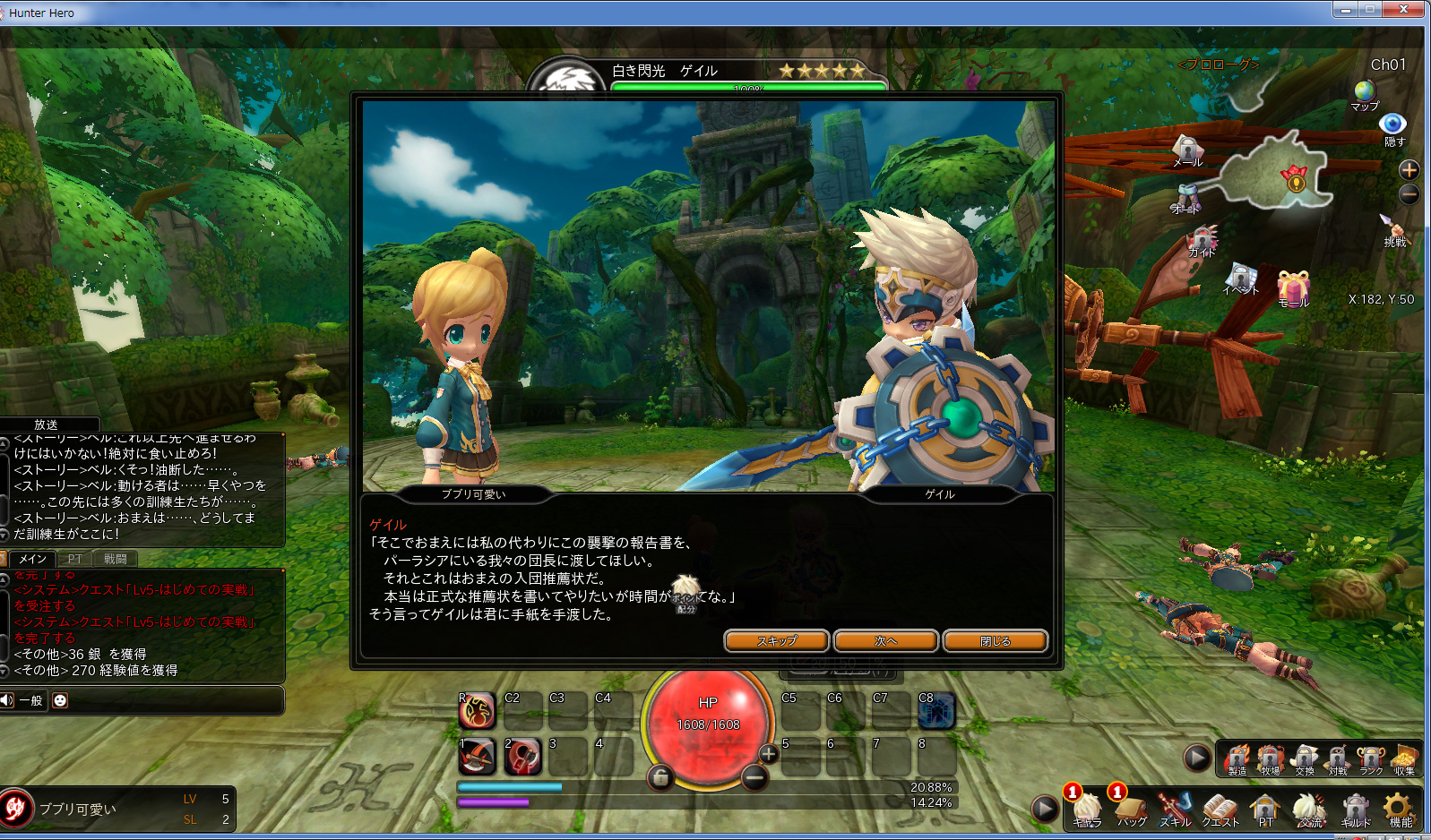Viewport: 1431px width, 840px height.
Task: Toggle the 隠す eye icon
Action: click(x=1392, y=124)
